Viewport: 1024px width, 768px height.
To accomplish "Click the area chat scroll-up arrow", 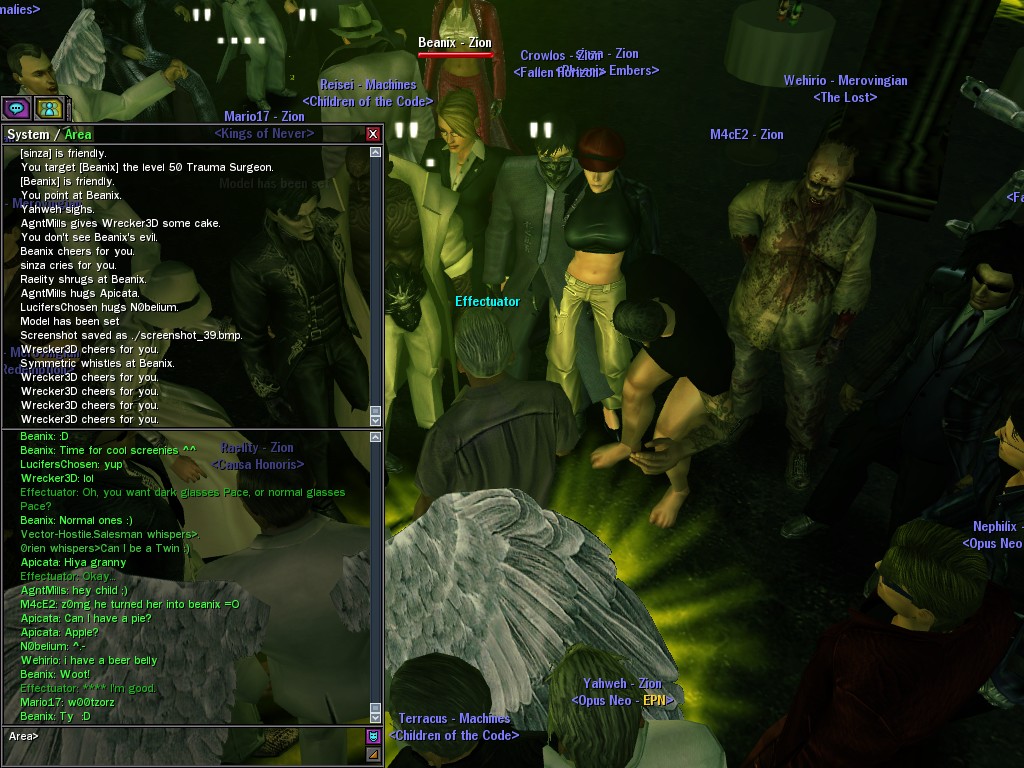I will point(376,437).
